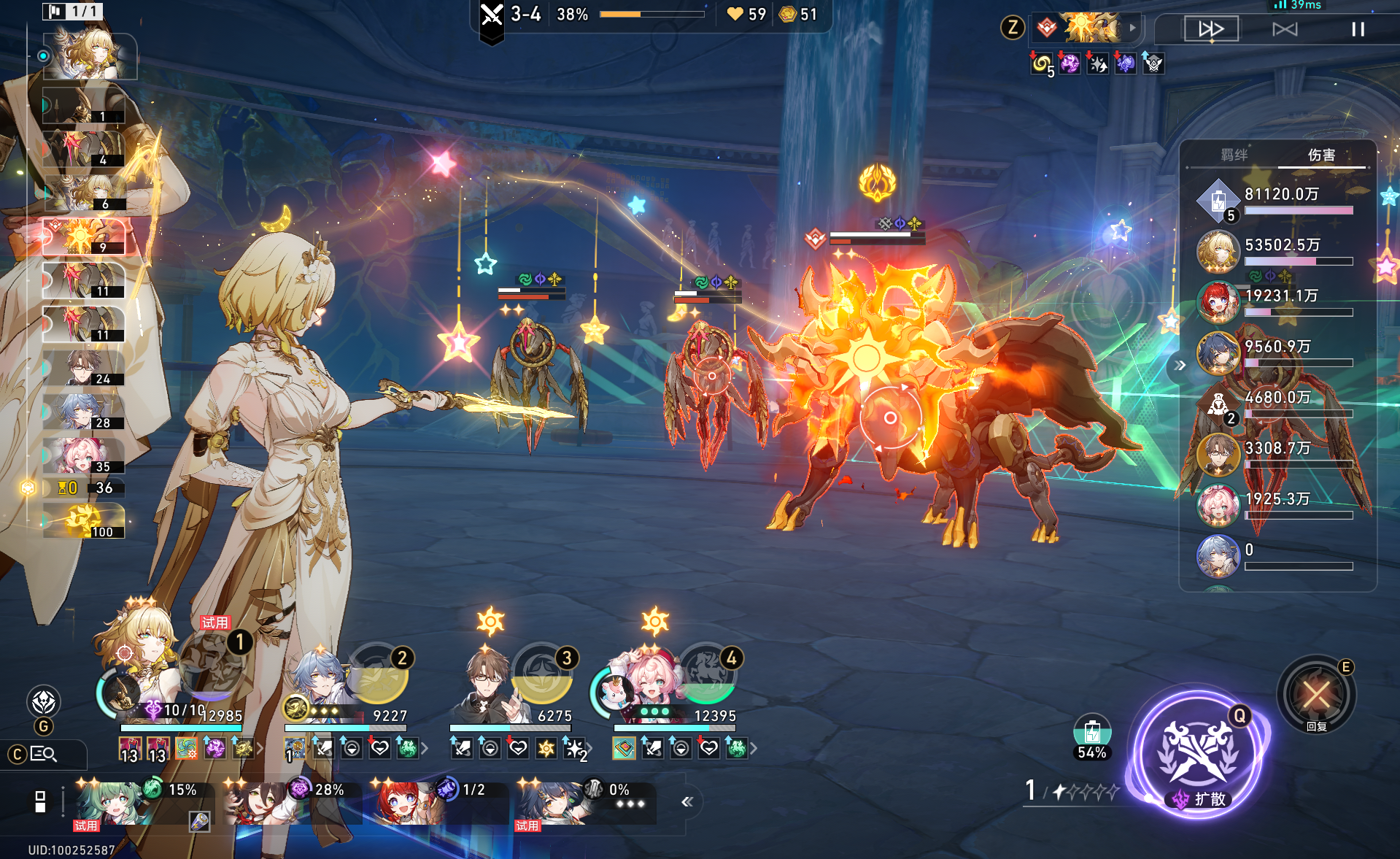Collapse the reserve character bar
Screen dimensions: 1400x859
pyautogui.click(x=687, y=802)
